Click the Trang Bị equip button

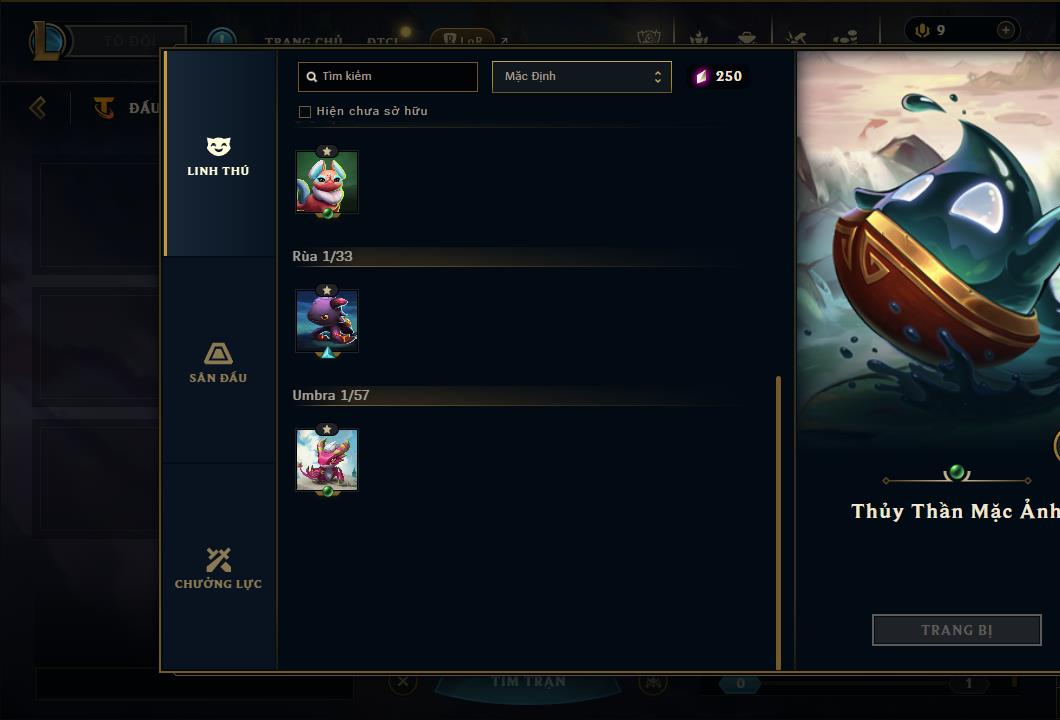(956, 630)
